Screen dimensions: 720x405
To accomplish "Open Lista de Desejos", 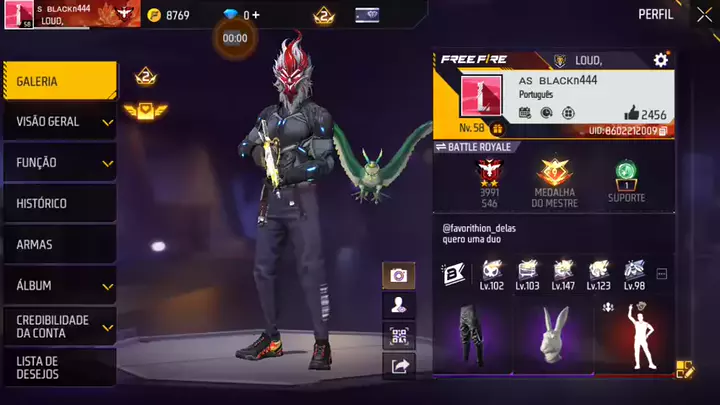I will 58,367.
